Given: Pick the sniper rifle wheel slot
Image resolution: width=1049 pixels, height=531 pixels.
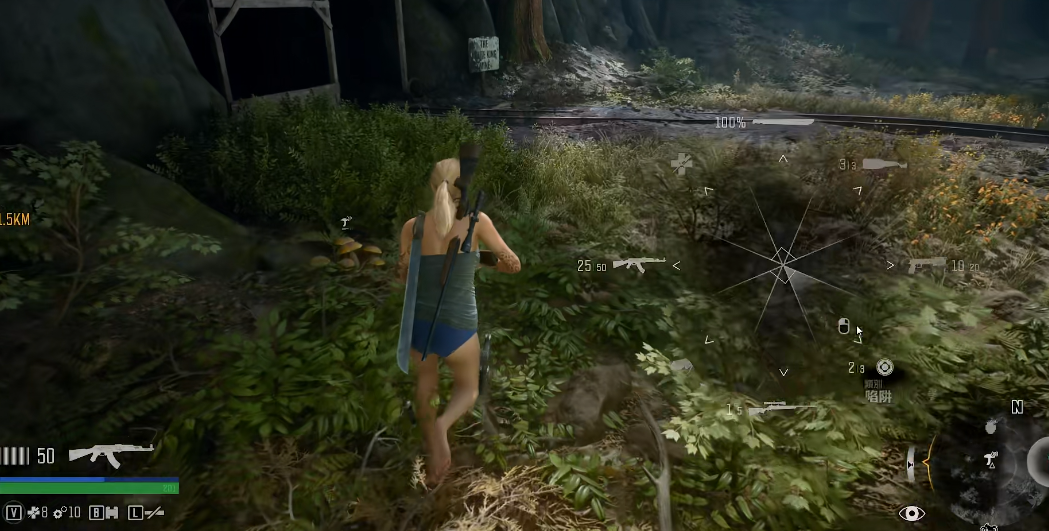Looking at the screenshot, I should point(781,408).
